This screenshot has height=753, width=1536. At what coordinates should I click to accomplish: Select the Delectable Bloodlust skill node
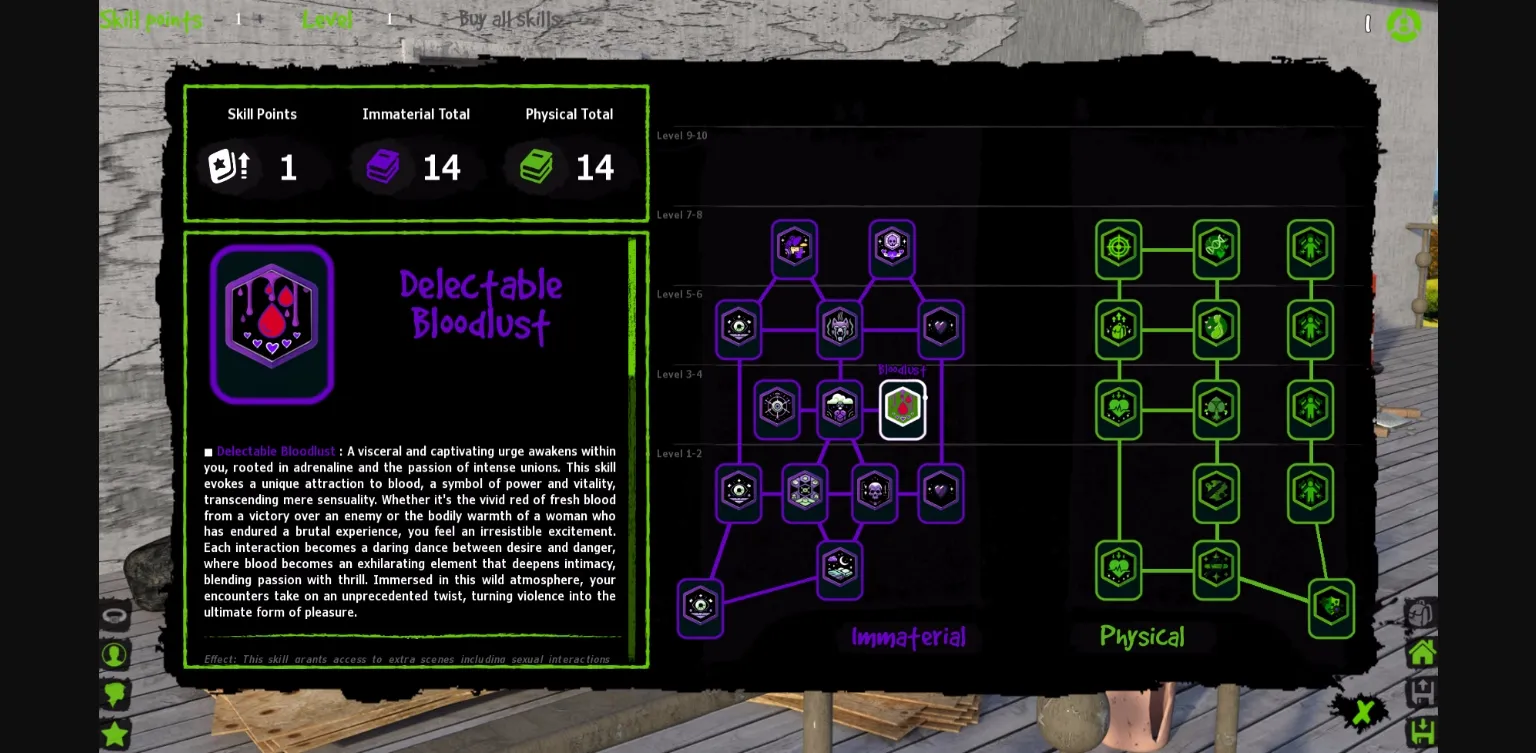[x=902, y=409]
